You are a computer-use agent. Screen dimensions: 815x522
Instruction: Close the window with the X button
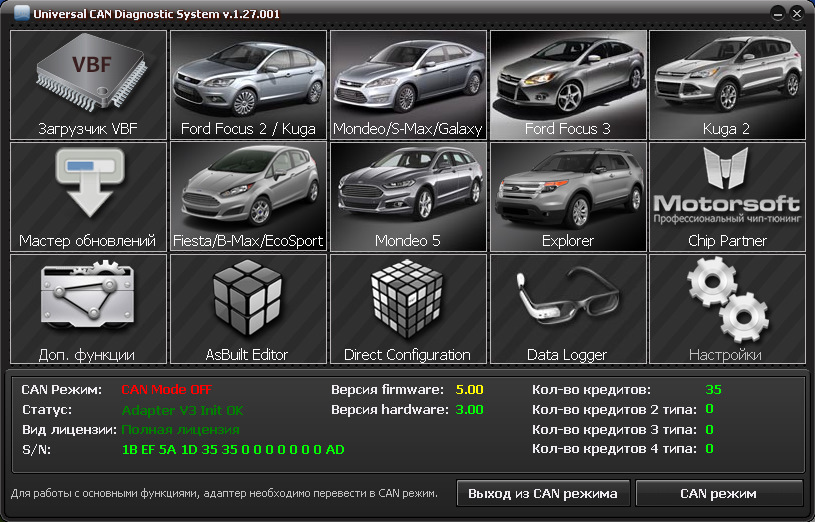[796, 13]
